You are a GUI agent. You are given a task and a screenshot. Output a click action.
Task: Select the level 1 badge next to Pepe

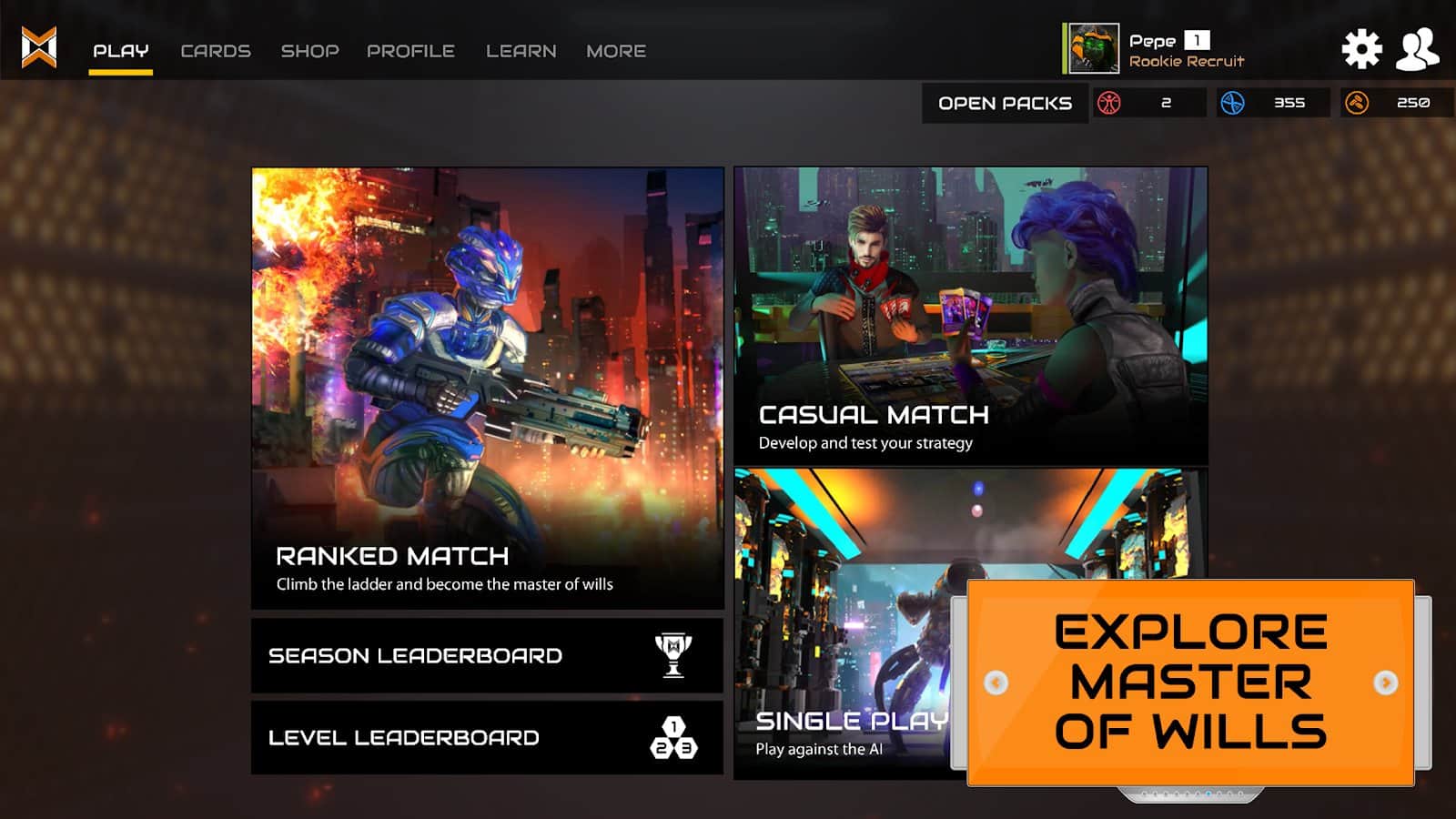(1198, 40)
